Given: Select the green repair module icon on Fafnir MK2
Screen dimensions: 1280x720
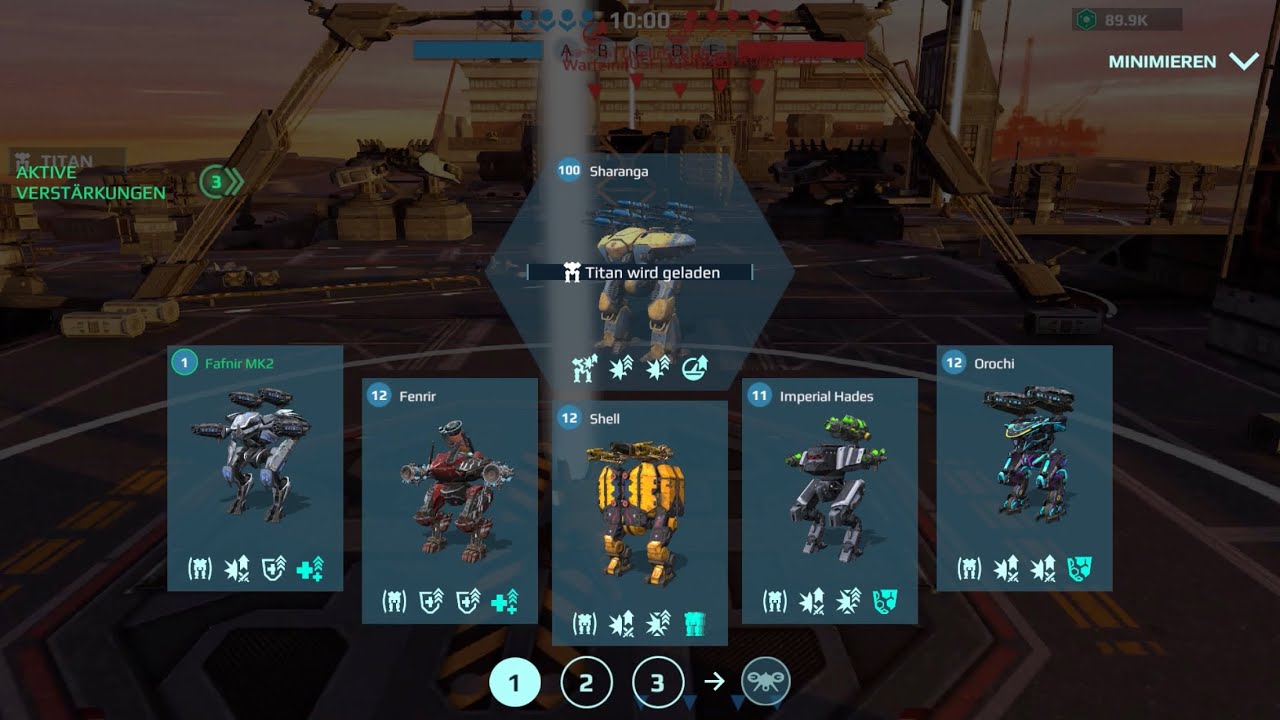Looking at the screenshot, I should click(x=313, y=566).
